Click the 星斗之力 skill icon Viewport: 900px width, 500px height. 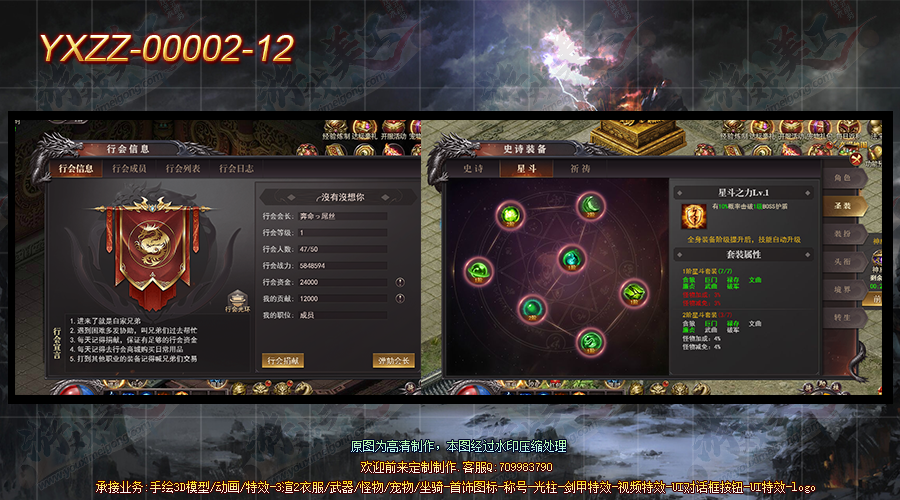tap(691, 214)
